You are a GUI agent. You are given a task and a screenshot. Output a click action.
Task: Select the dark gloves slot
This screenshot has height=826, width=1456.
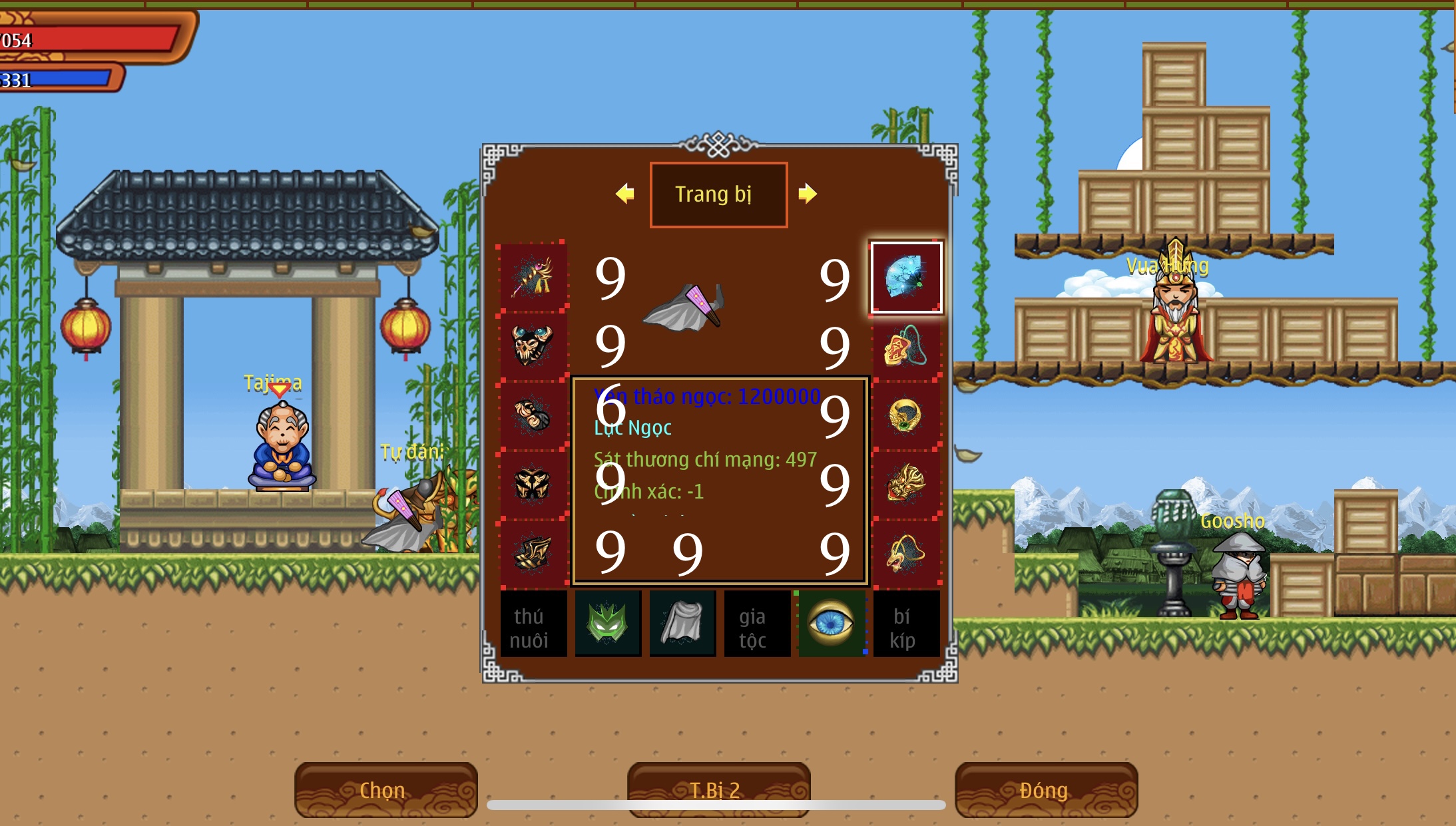533,415
